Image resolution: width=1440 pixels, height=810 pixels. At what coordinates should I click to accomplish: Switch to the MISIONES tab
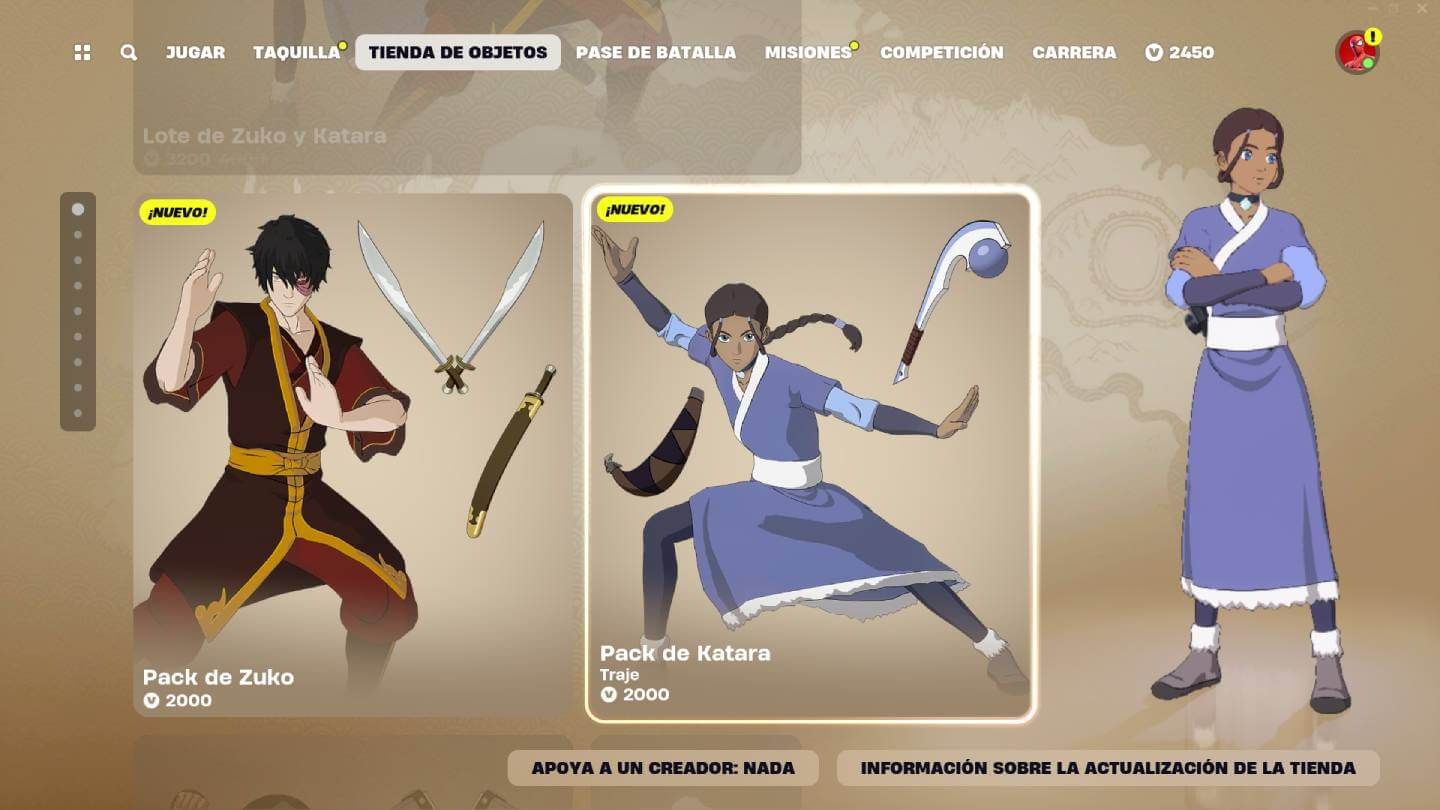click(806, 52)
